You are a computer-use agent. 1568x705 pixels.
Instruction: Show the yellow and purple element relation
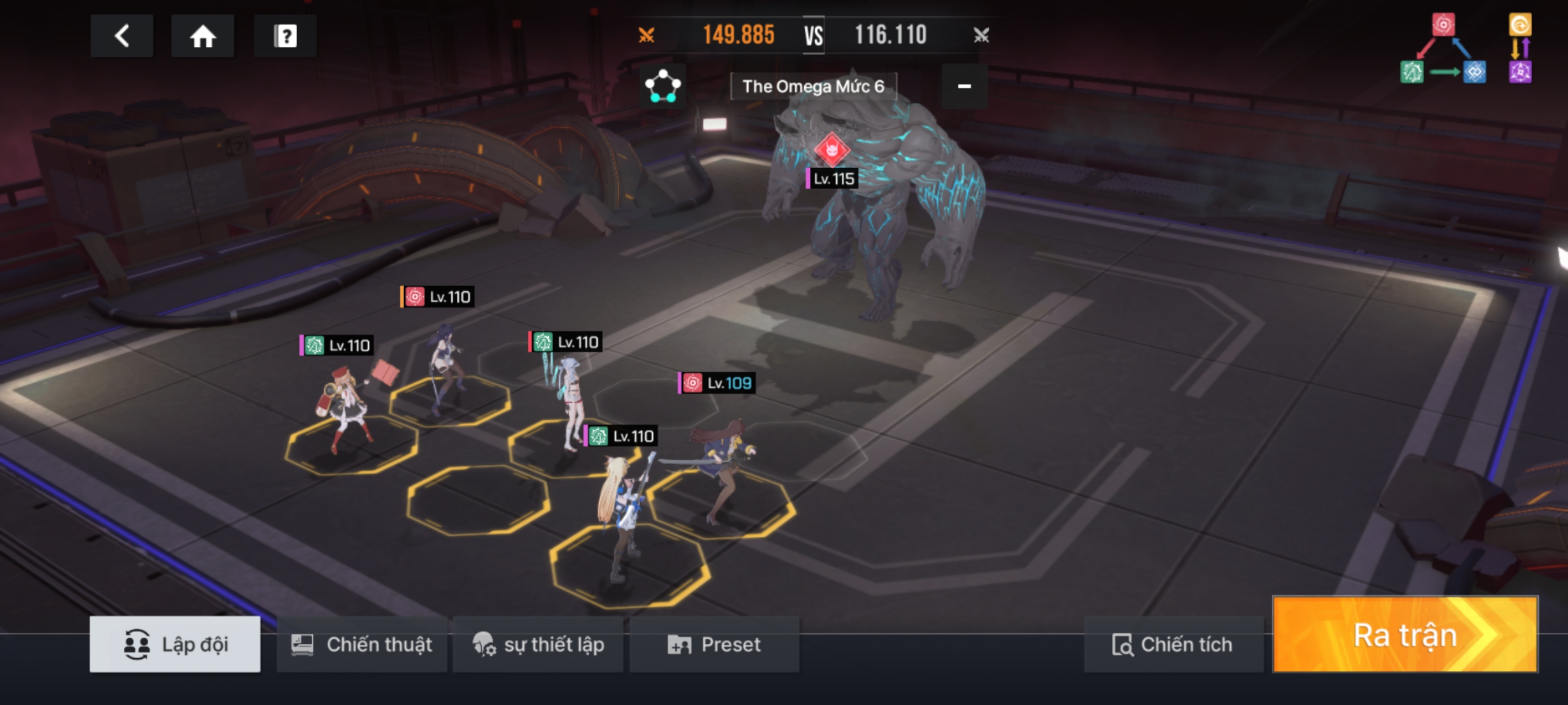[x=1520, y=49]
